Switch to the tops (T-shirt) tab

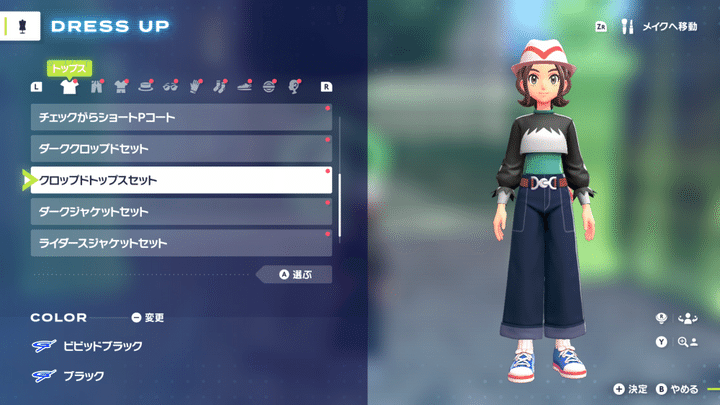coord(69,87)
